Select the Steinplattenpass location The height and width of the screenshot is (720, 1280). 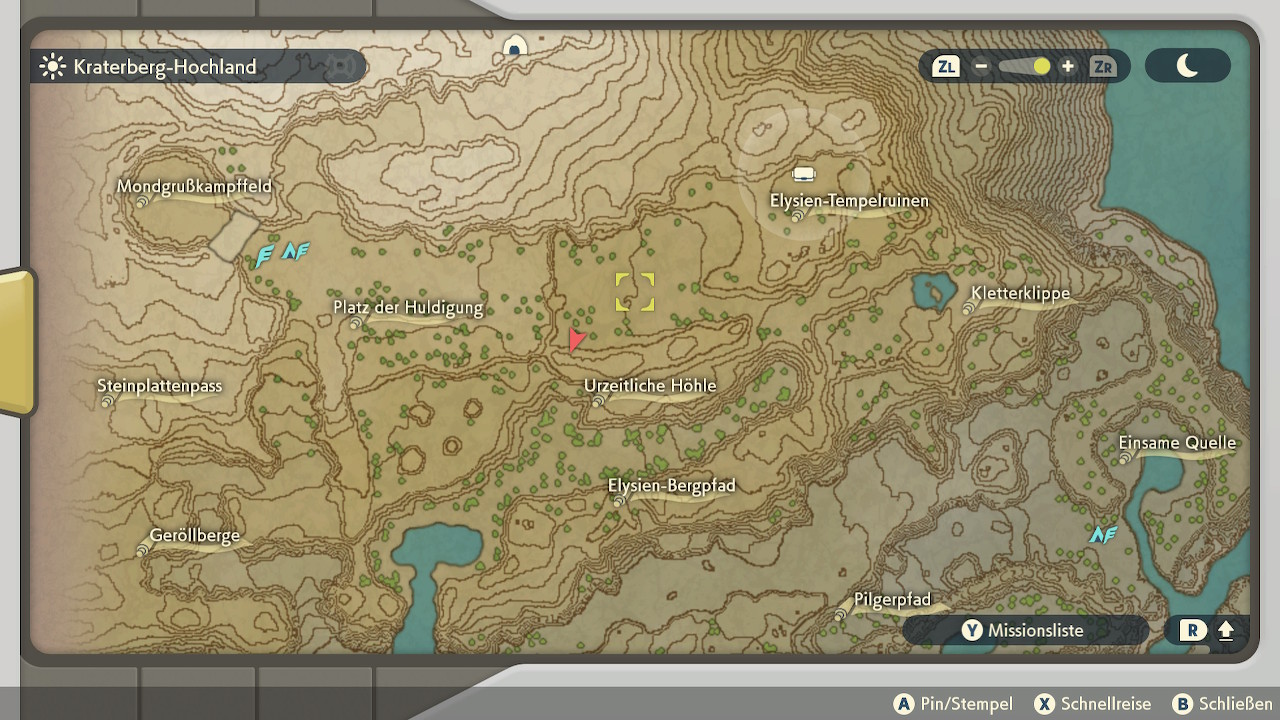[160, 387]
